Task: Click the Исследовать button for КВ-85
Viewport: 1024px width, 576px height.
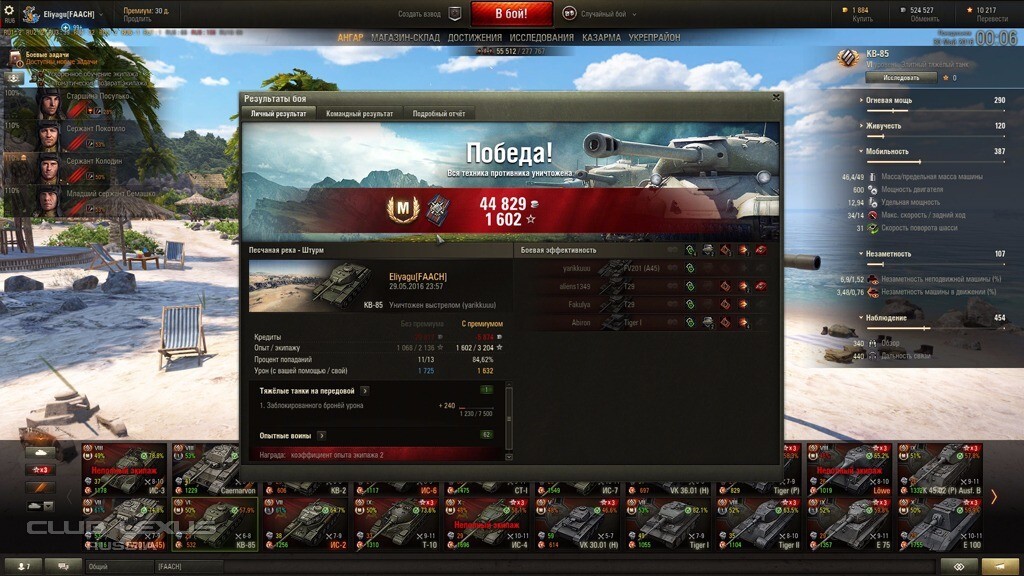Action: pos(900,77)
